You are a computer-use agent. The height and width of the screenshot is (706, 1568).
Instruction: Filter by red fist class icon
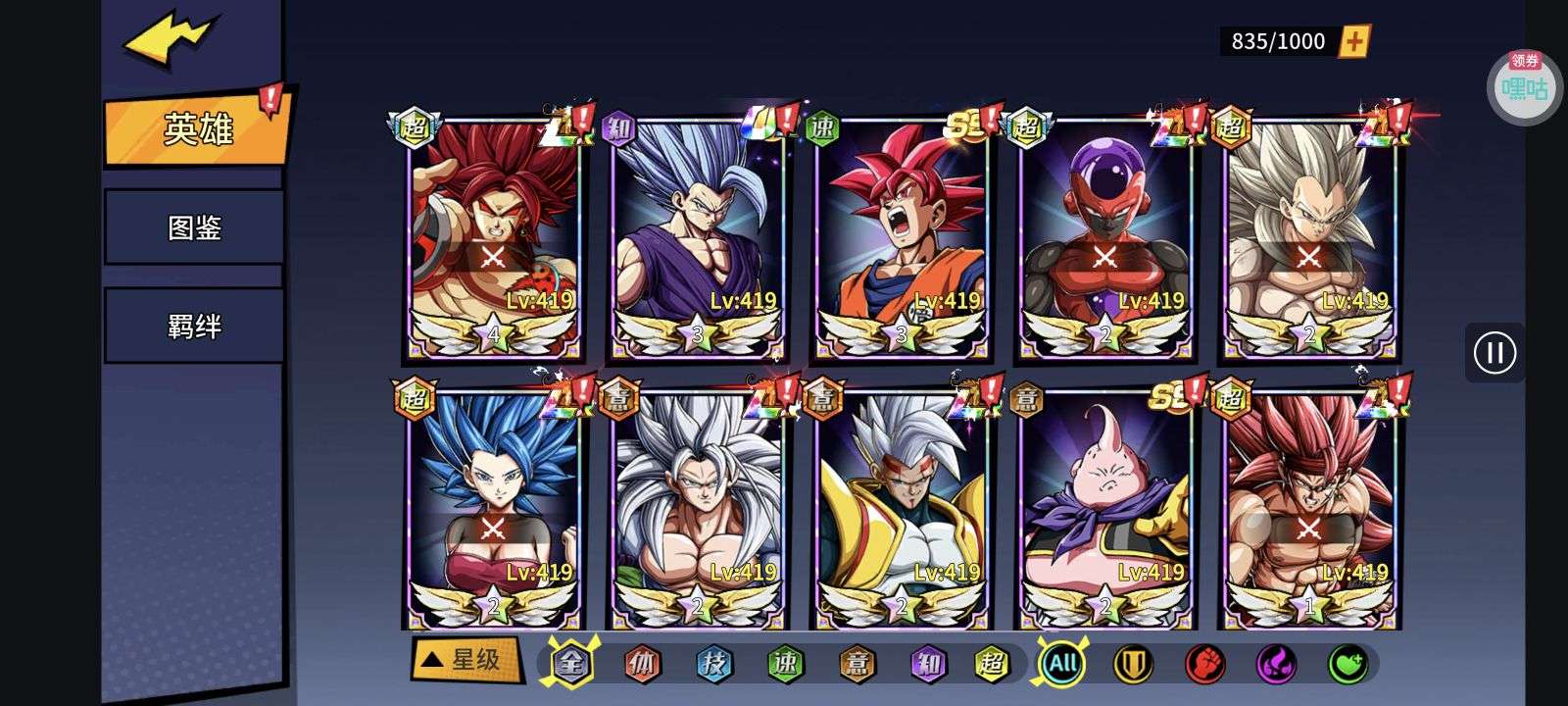[1204, 664]
